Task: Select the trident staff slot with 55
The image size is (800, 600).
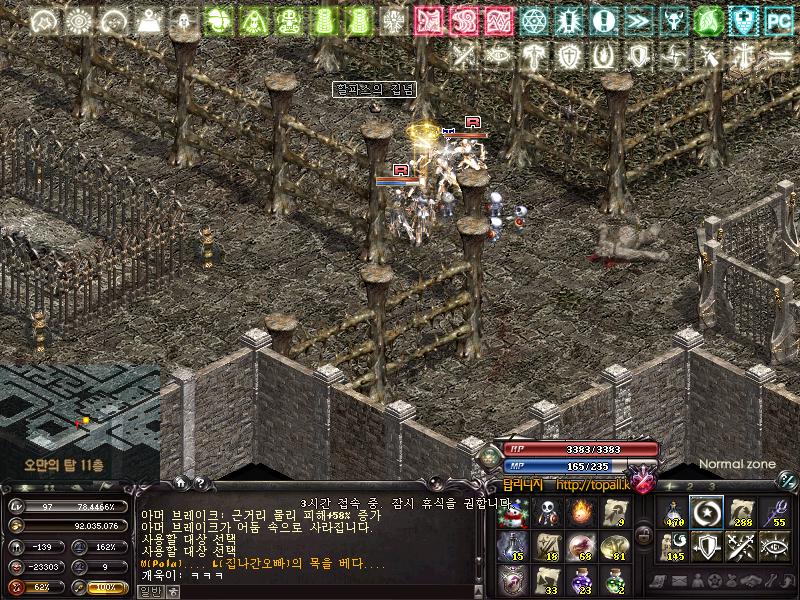Action: 776,512
